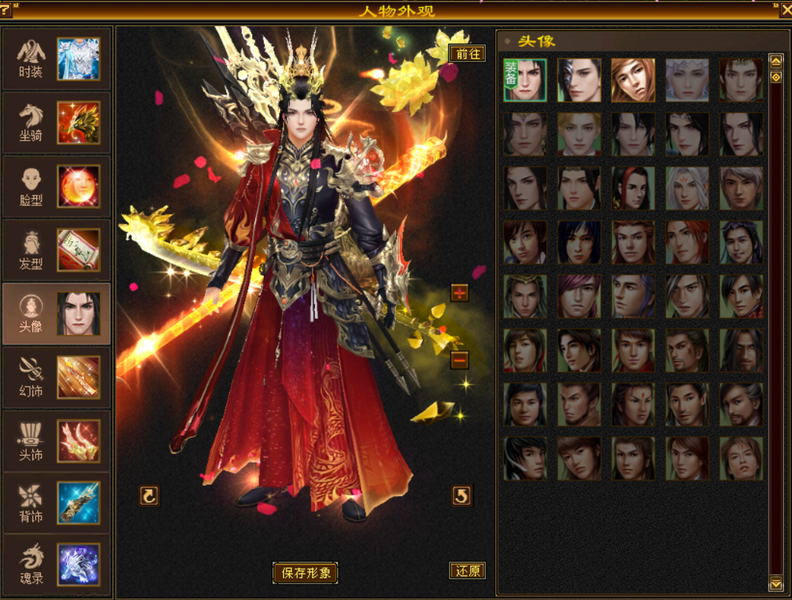Click the portrait list scroll-down arrow
This screenshot has width=792, height=600.
(x=776, y=583)
